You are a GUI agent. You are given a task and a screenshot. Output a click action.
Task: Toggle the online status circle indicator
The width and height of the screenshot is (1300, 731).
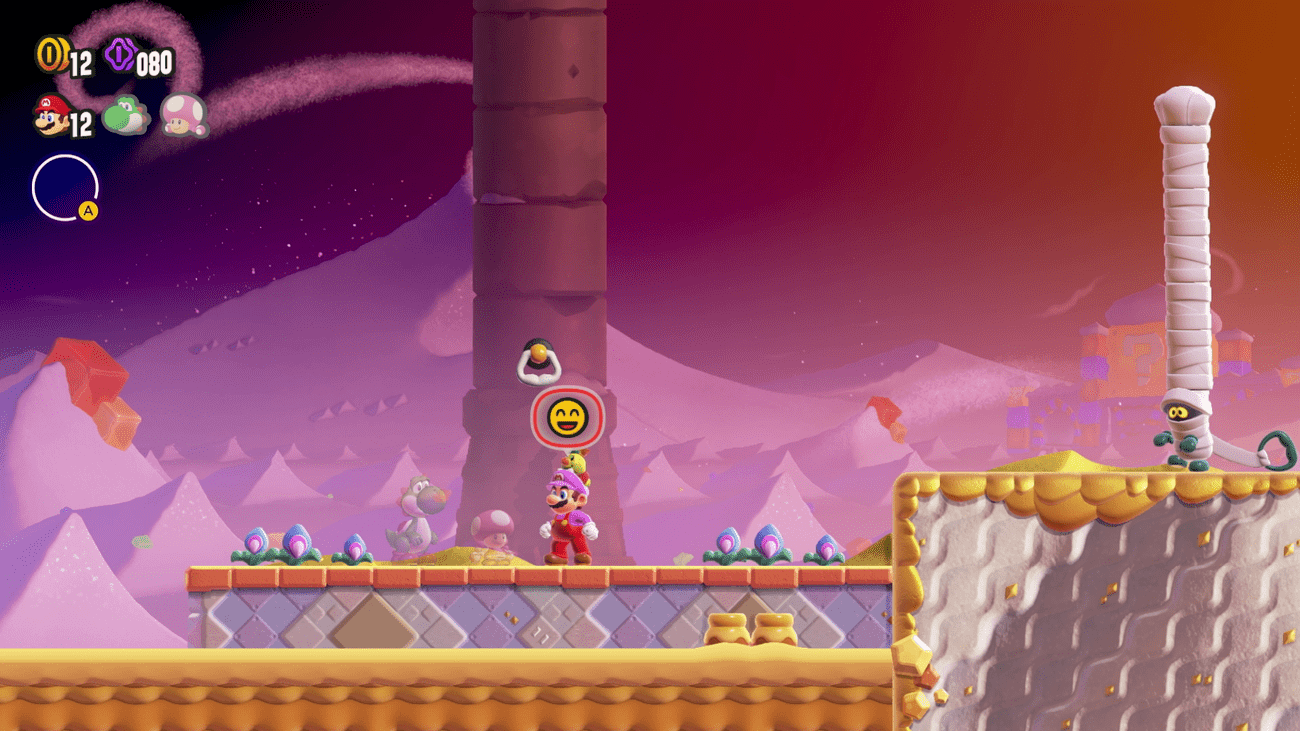click(66, 185)
